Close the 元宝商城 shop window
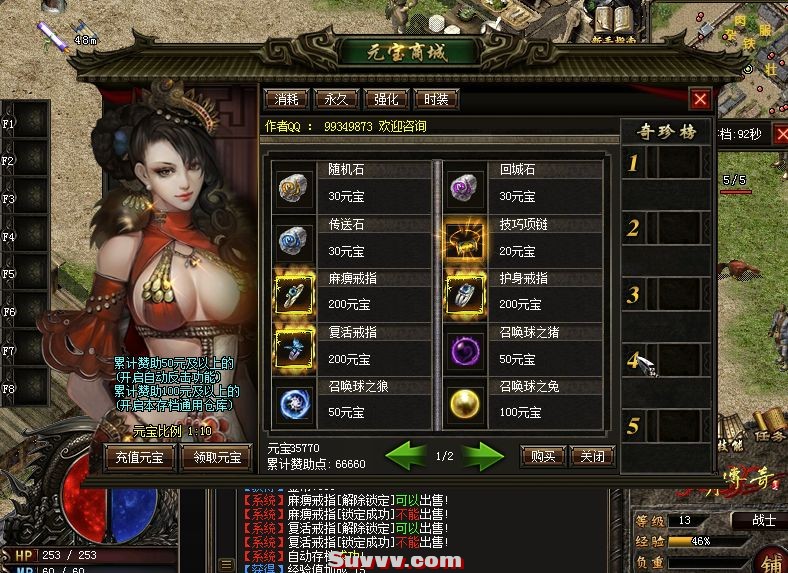Image resolution: width=788 pixels, height=573 pixels. 700,99
